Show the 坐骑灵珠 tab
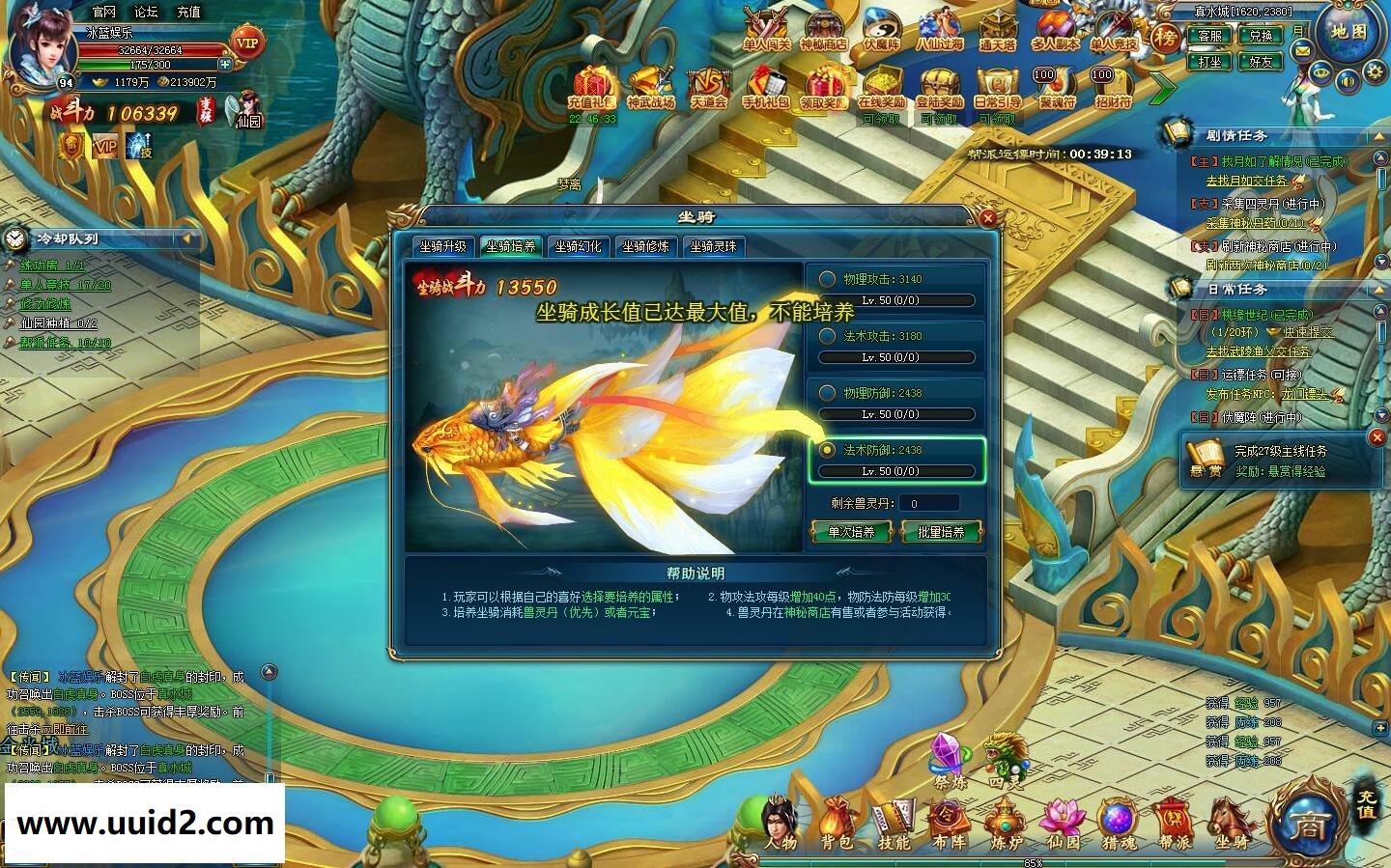Image resolution: width=1391 pixels, height=868 pixels. pos(713,246)
